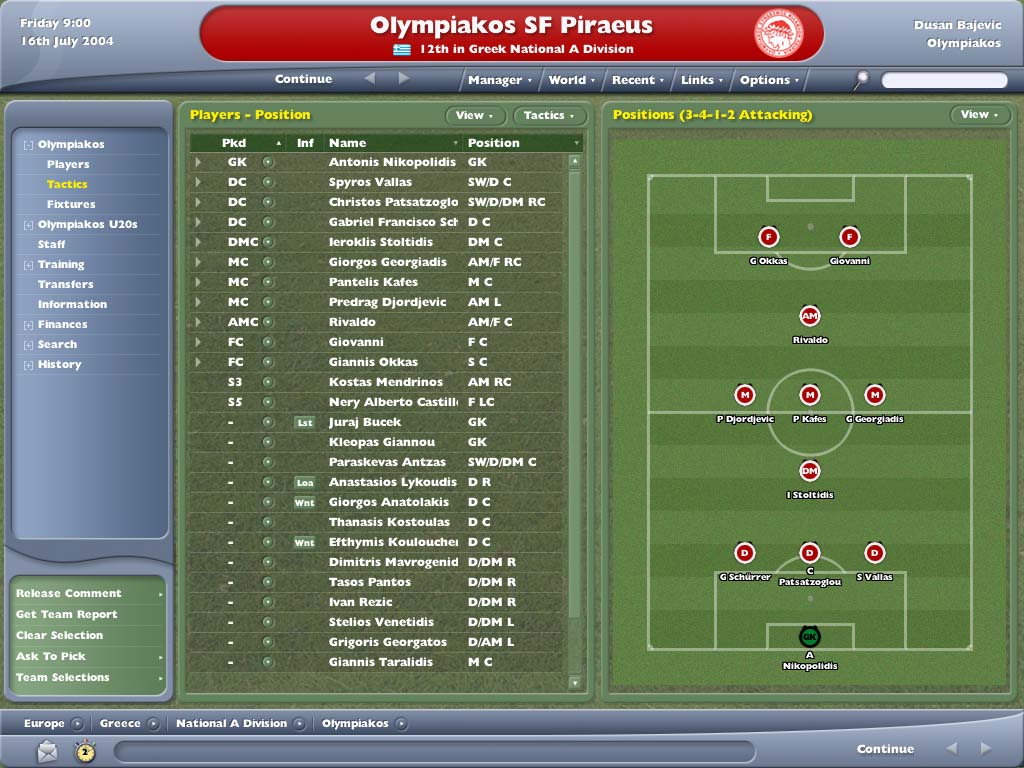1024x768 pixels.
Task: Open the Greece breadcrumb link
Action: point(120,723)
